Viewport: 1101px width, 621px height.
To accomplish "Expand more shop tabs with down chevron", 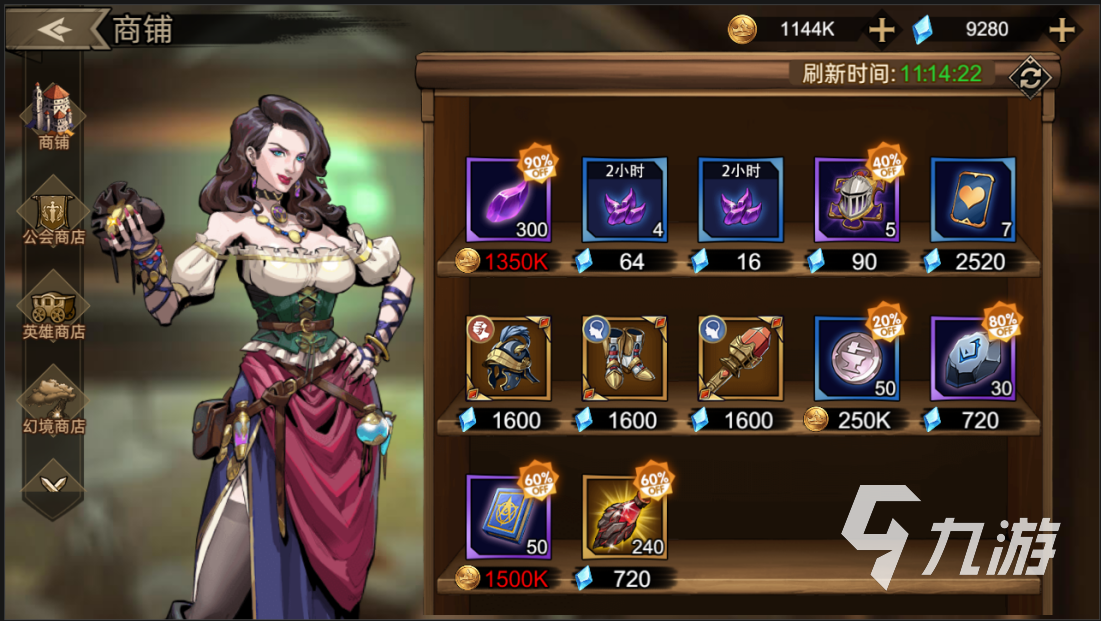I will click(x=54, y=484).
